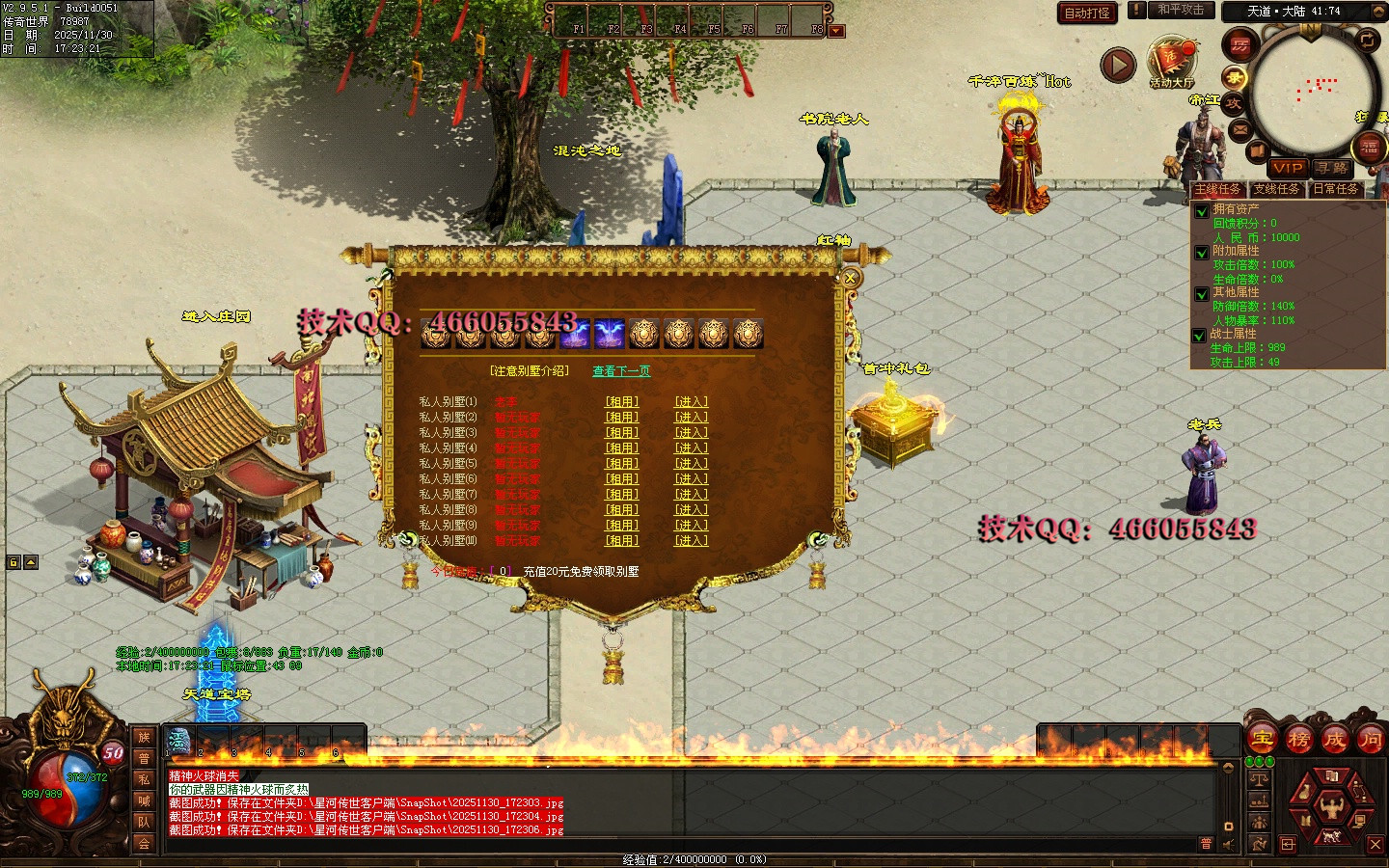Activate 寻路 pathfinding button
The height and width of the screenshot is (868, 1389).
[1332, 168]
